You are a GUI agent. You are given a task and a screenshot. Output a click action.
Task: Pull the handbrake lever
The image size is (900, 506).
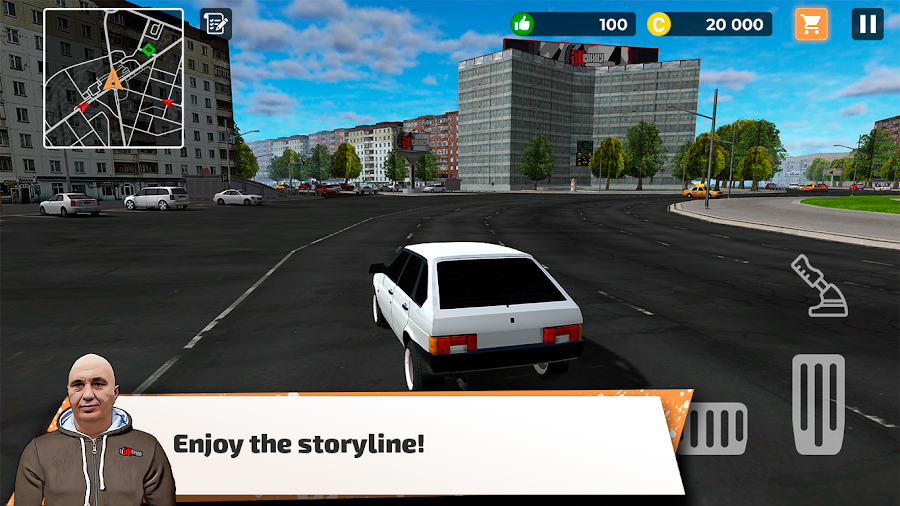pyautogui.click(x=820, y=286)
